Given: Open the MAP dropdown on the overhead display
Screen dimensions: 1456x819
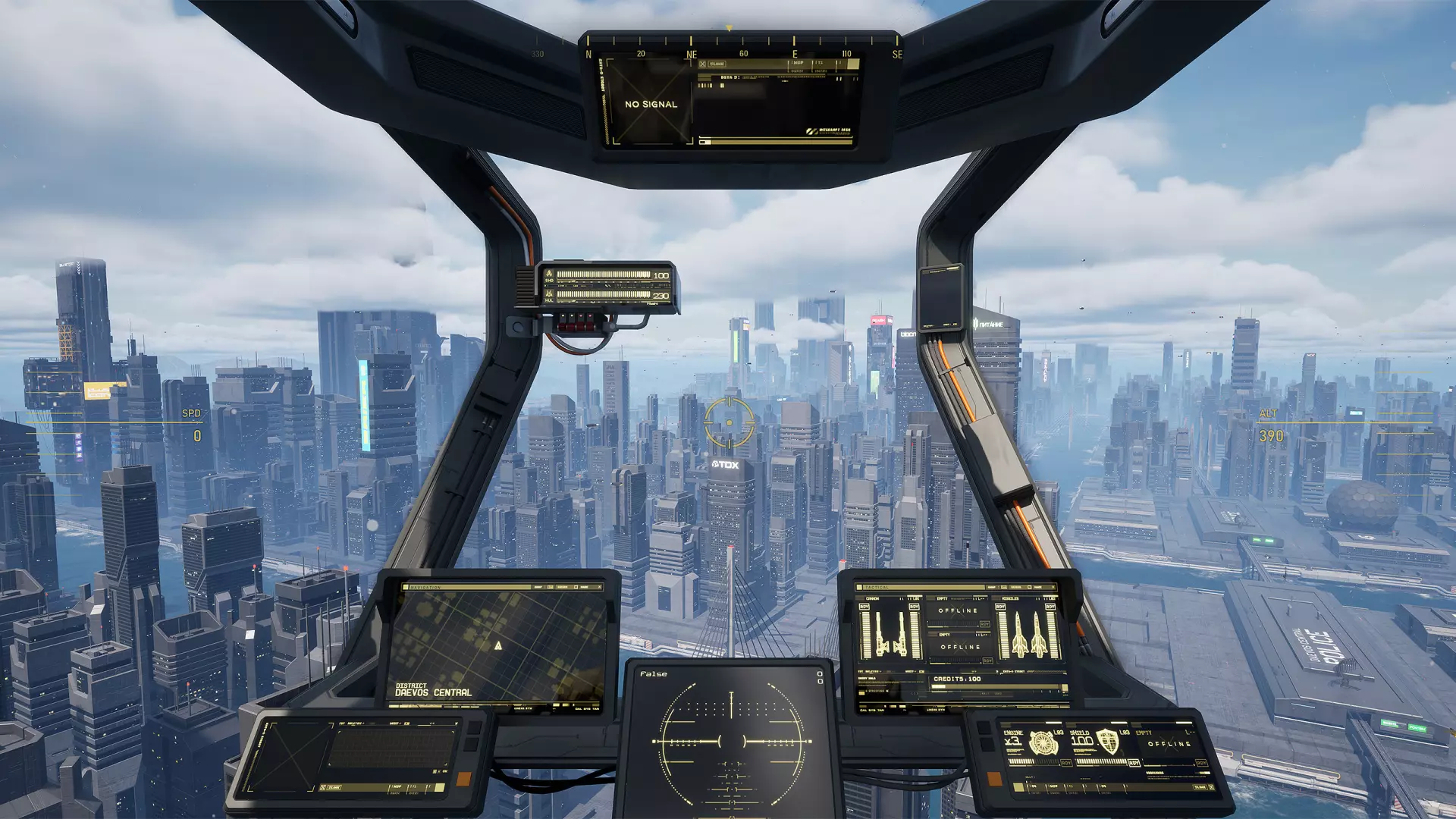Looking at the screenshot, I should point(798,63).
